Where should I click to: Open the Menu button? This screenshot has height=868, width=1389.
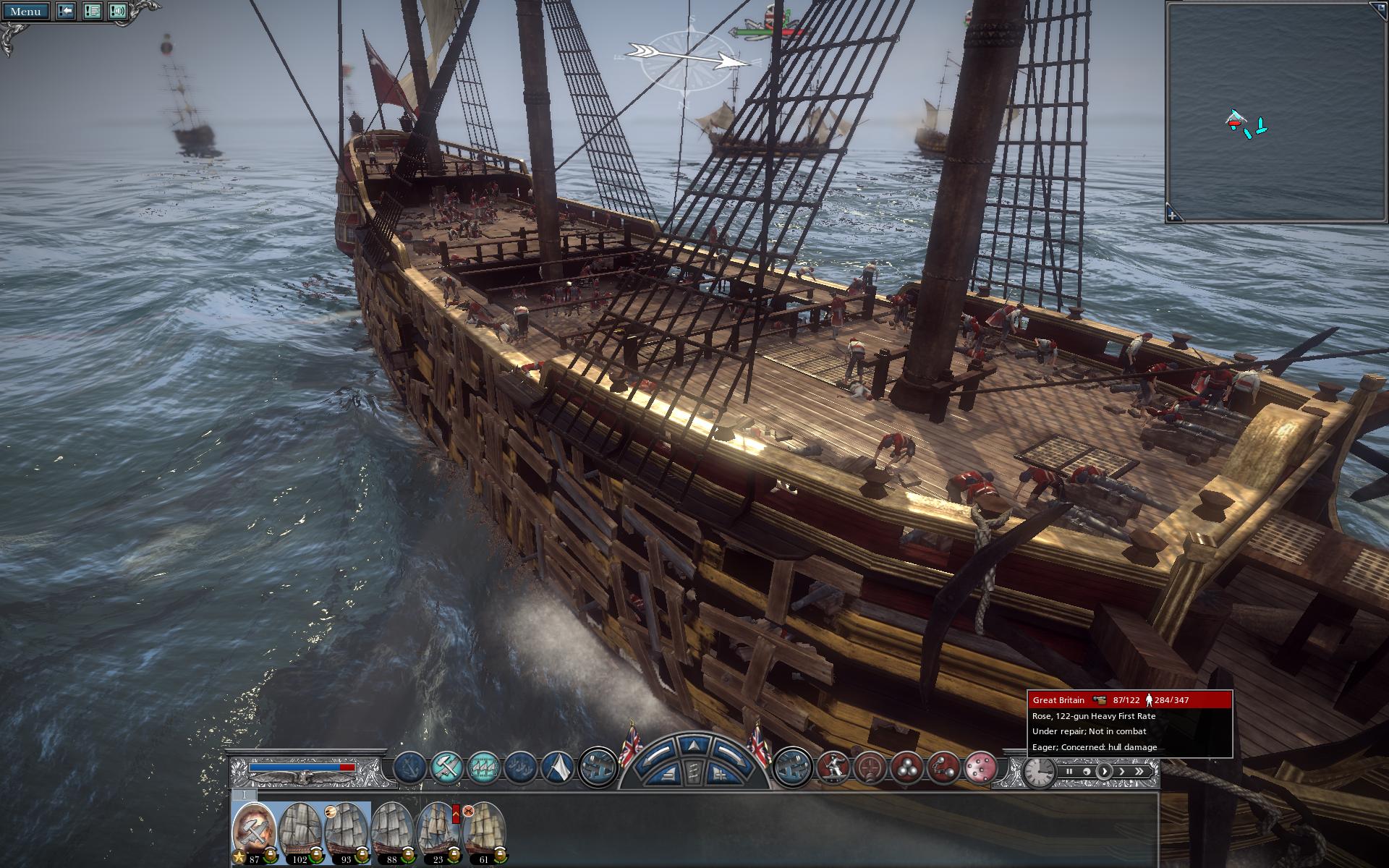pyautogui.click(x=25, y=12)
